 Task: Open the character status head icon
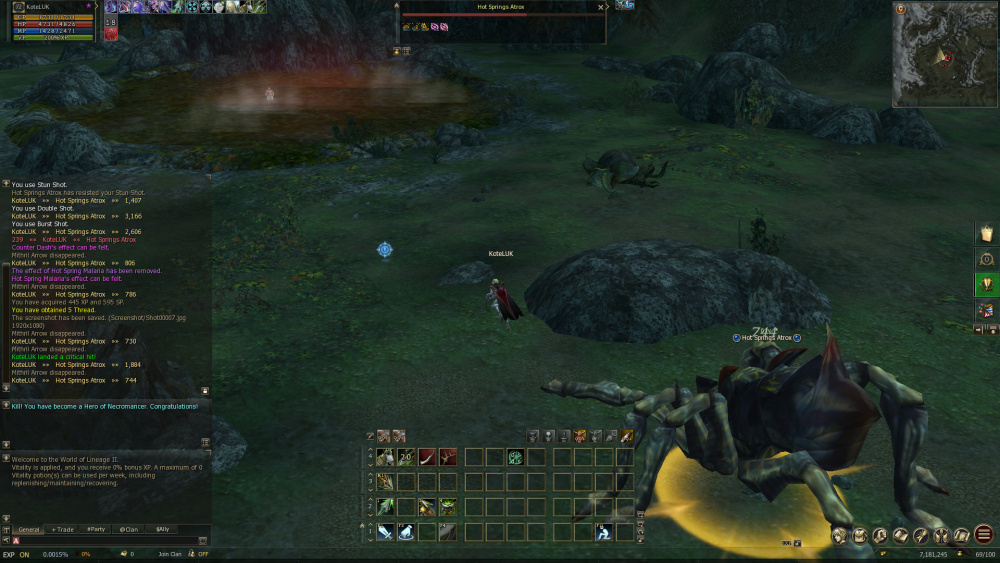tap(840, 536)
